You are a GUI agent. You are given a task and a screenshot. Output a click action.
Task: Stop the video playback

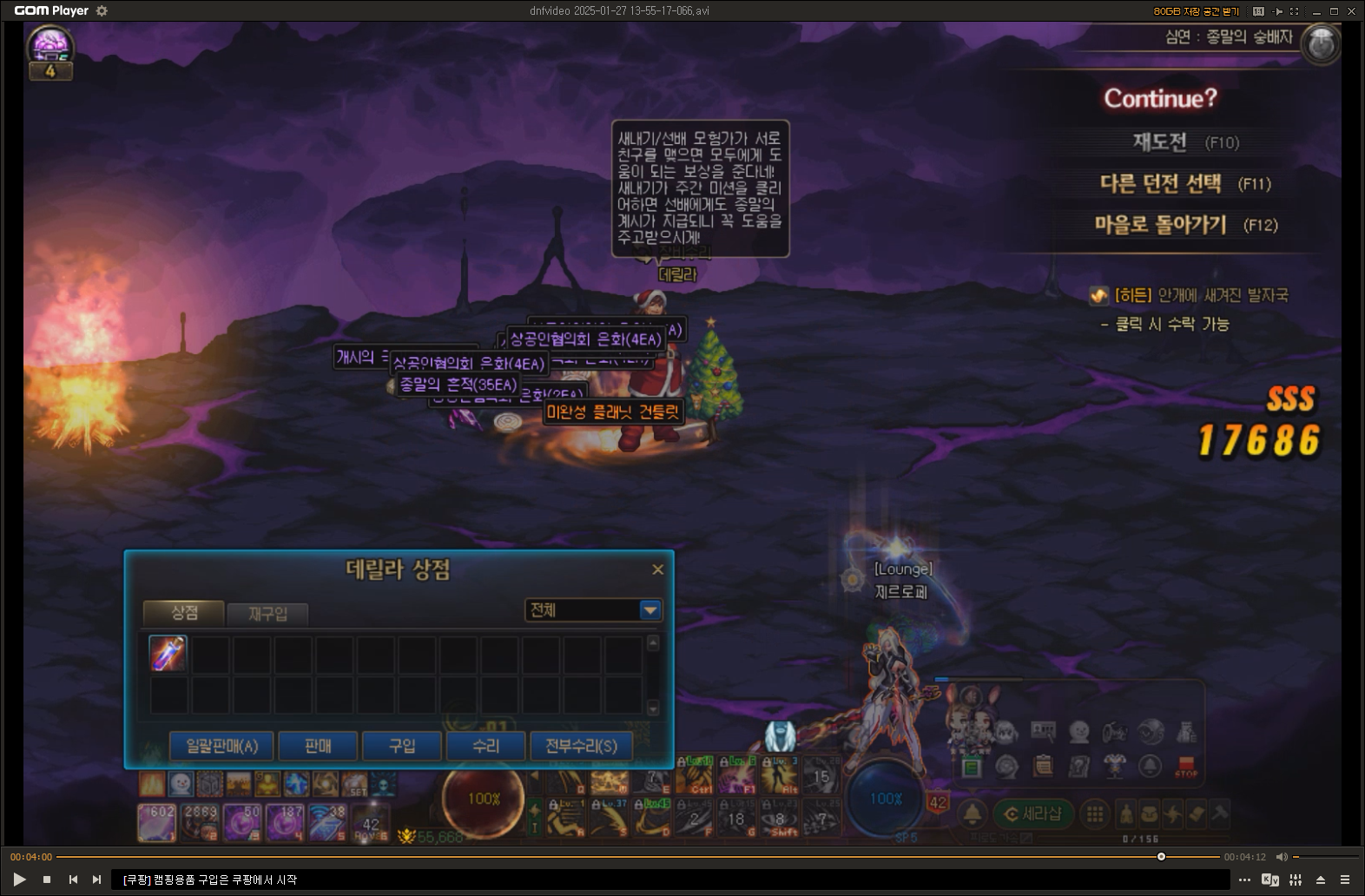(47, 880)
